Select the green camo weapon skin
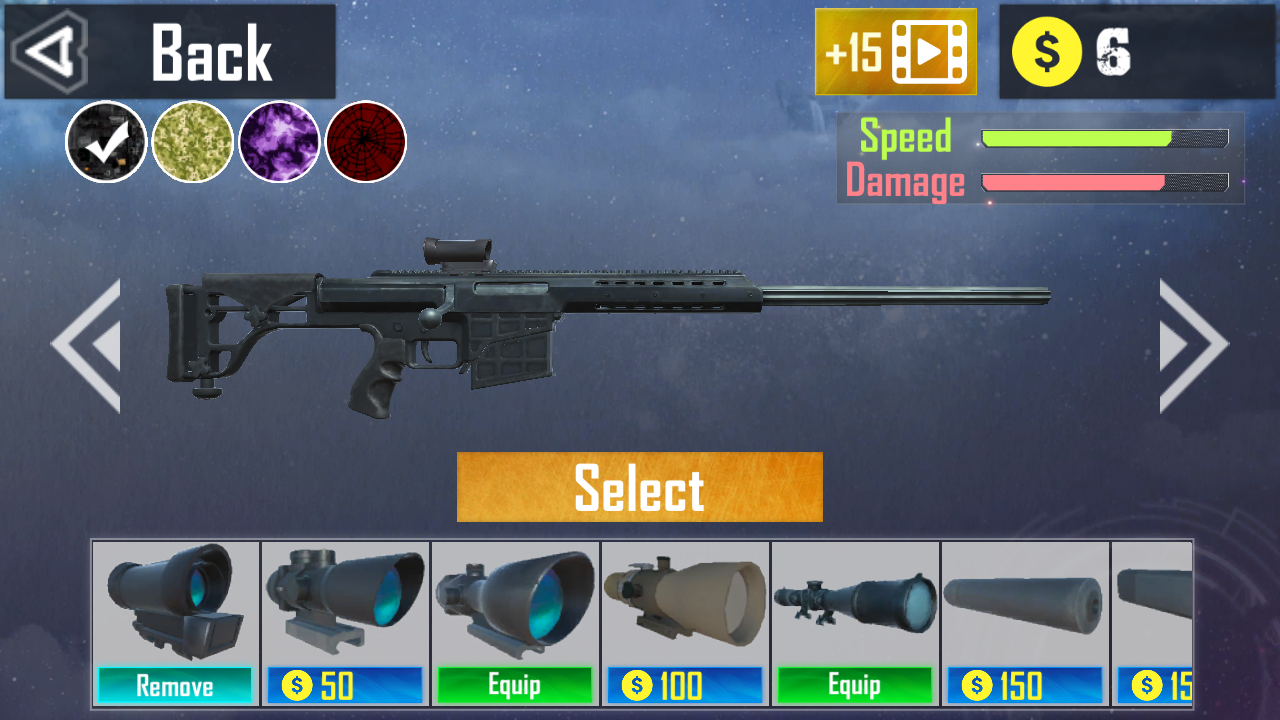1280x720 pixels. pos(193,142)
